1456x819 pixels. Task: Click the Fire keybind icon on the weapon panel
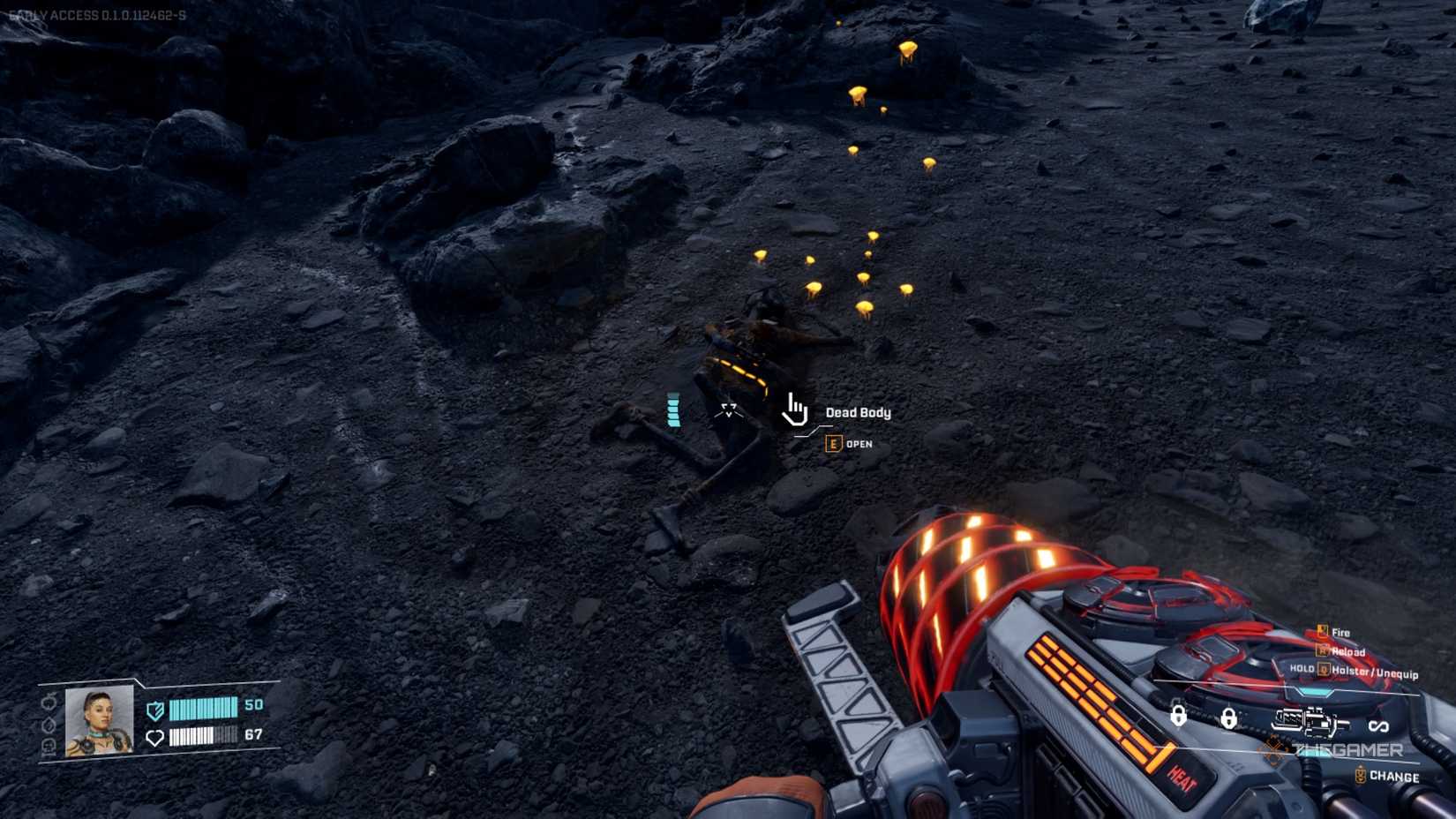click(1323, 631)
